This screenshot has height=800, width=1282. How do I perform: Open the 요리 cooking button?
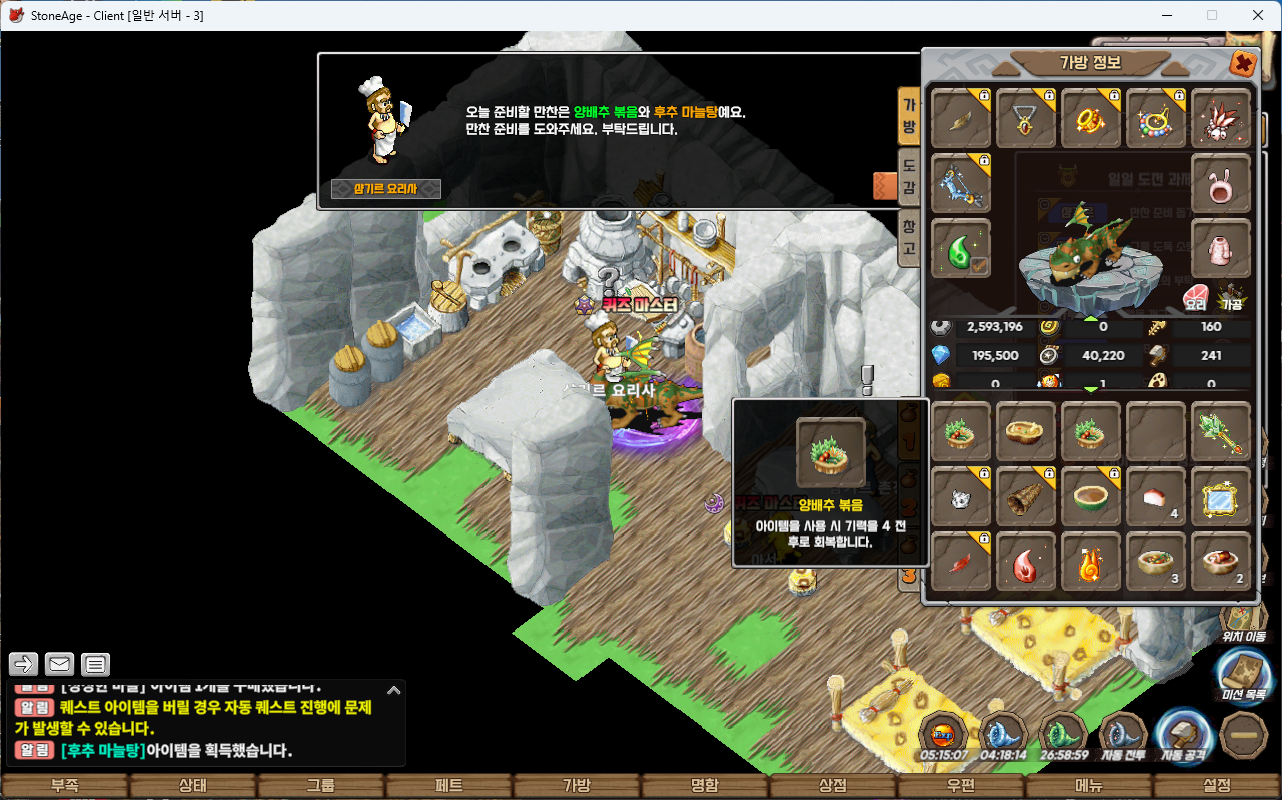pyautogui.click(x=1195, y=297)
